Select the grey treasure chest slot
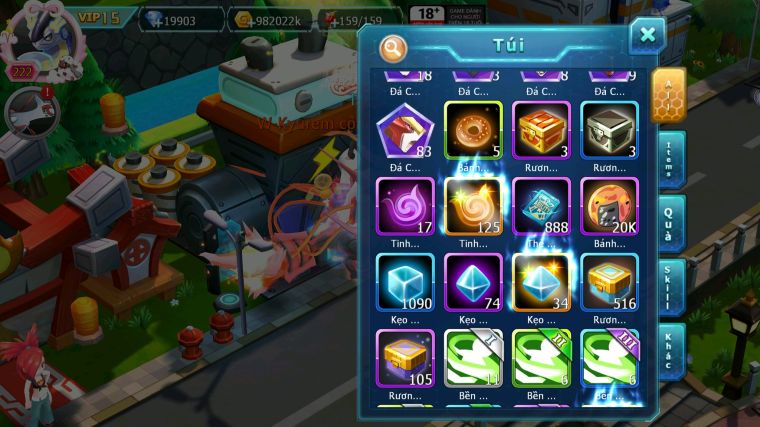The height and width of the screenshot is (427, 760). click(609, 130)
